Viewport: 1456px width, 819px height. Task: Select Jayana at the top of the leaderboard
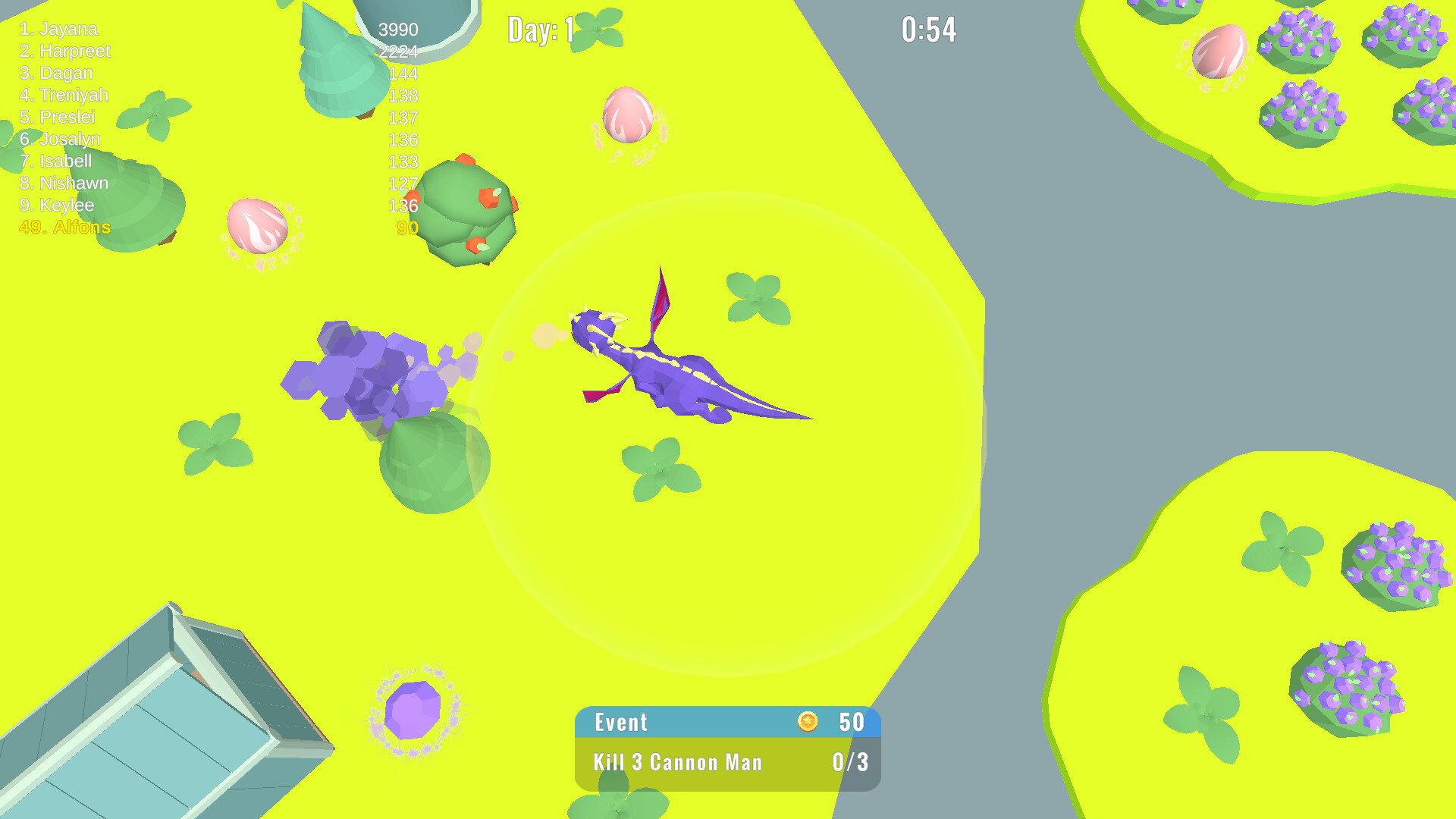[58, 29]
